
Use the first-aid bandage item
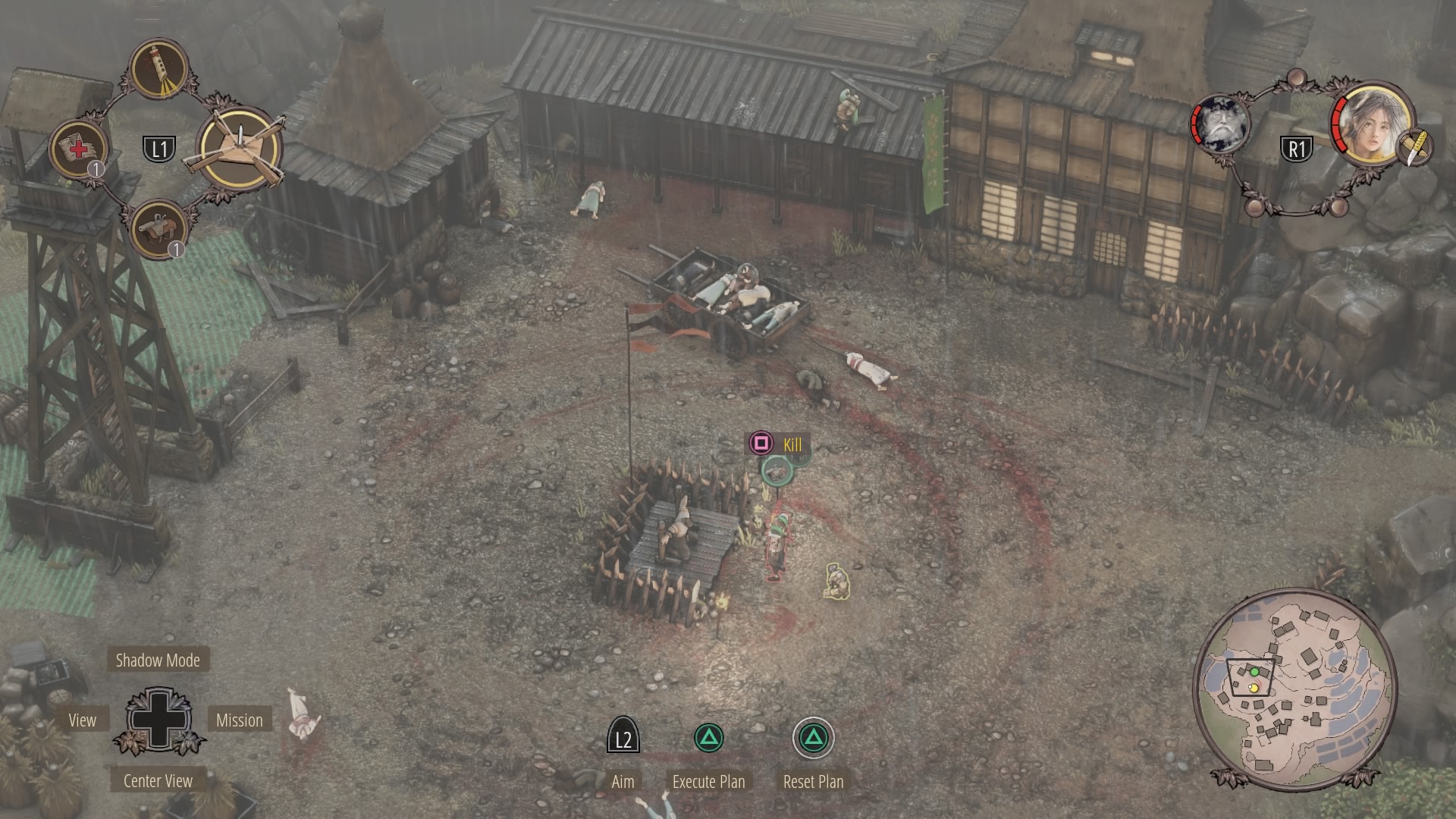click(78, 149)
